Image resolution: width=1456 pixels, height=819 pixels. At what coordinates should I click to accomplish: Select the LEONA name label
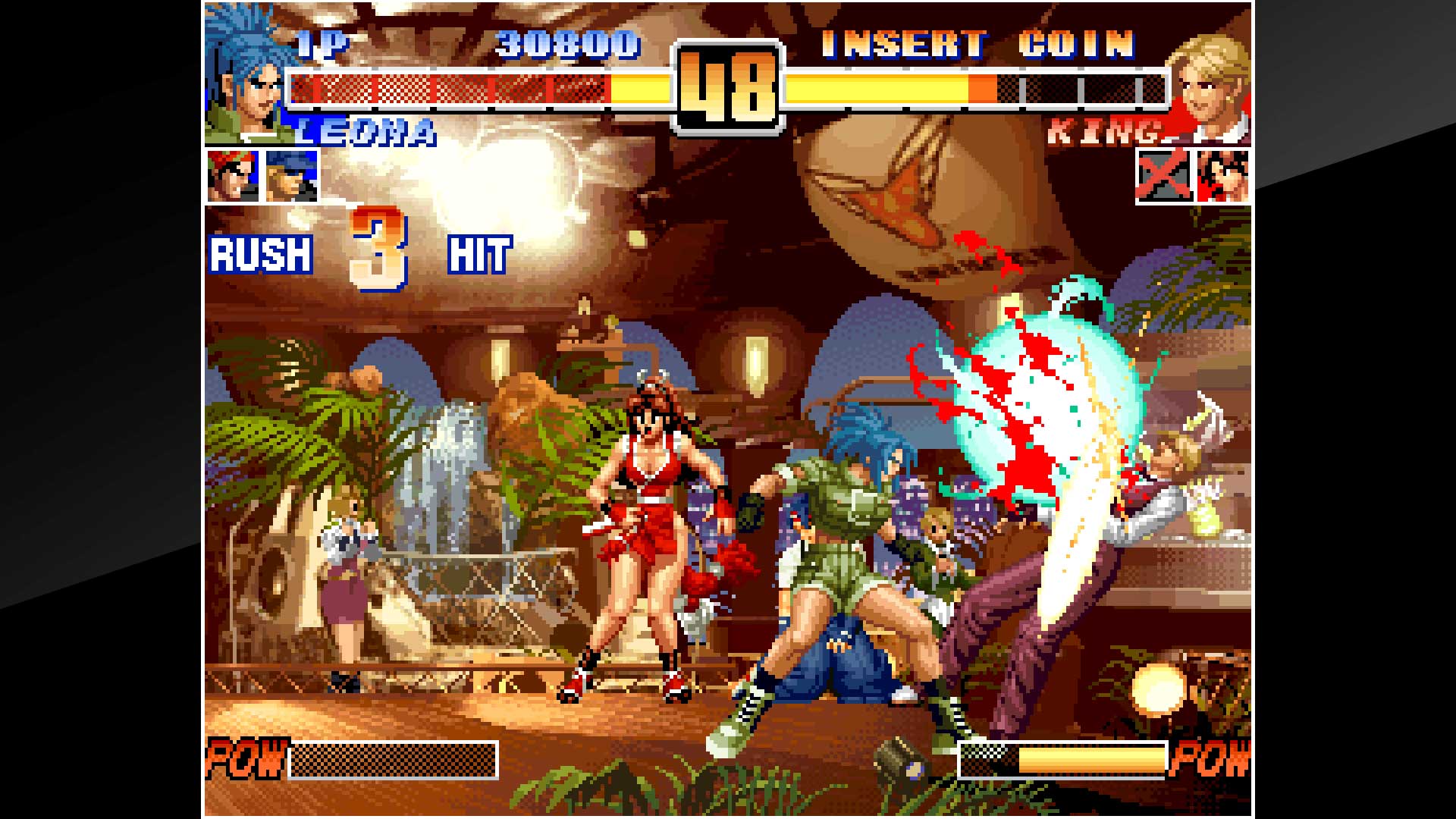point(362,133)
